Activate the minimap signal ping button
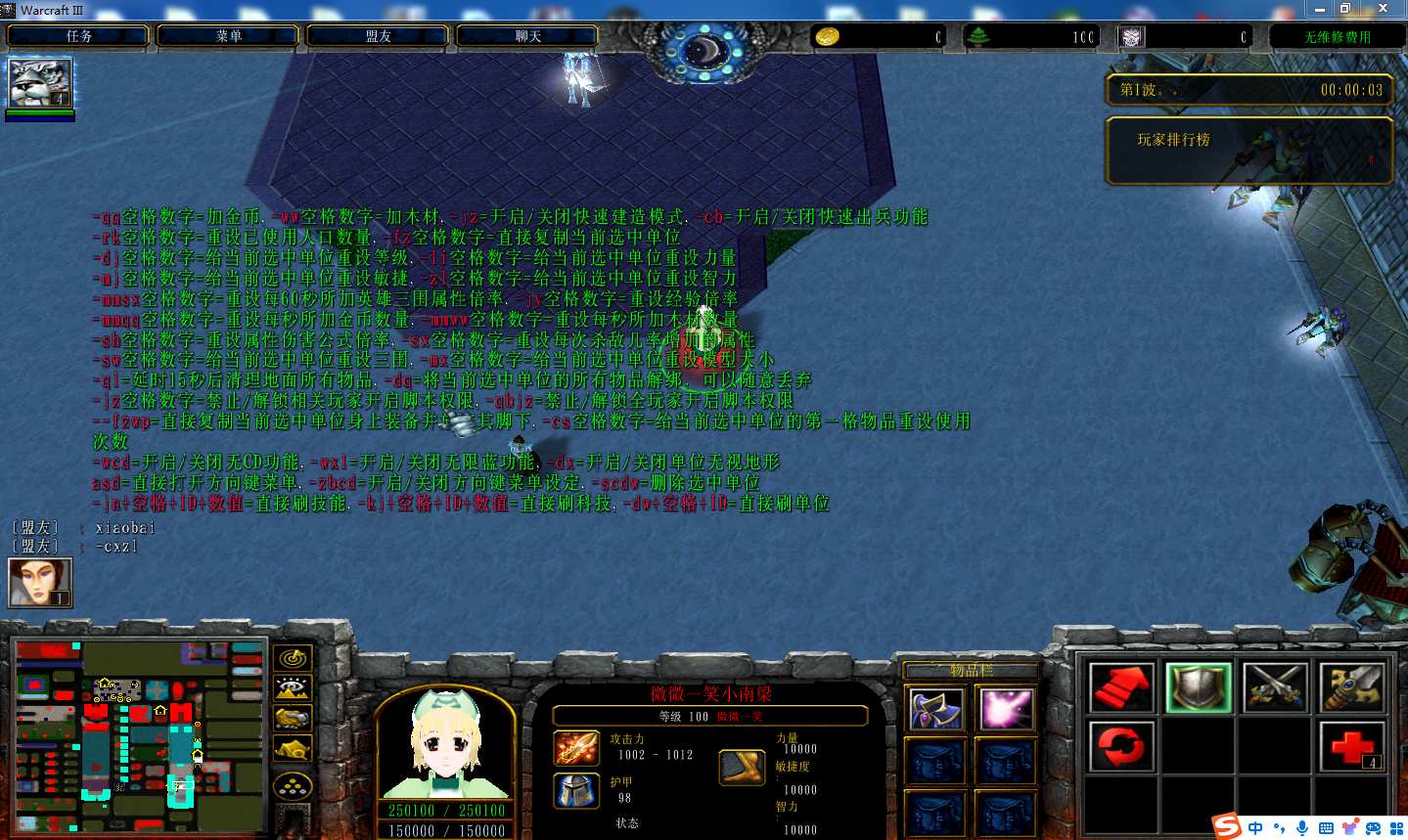Screen dimensions: 1408x840 tap(293, 659)
